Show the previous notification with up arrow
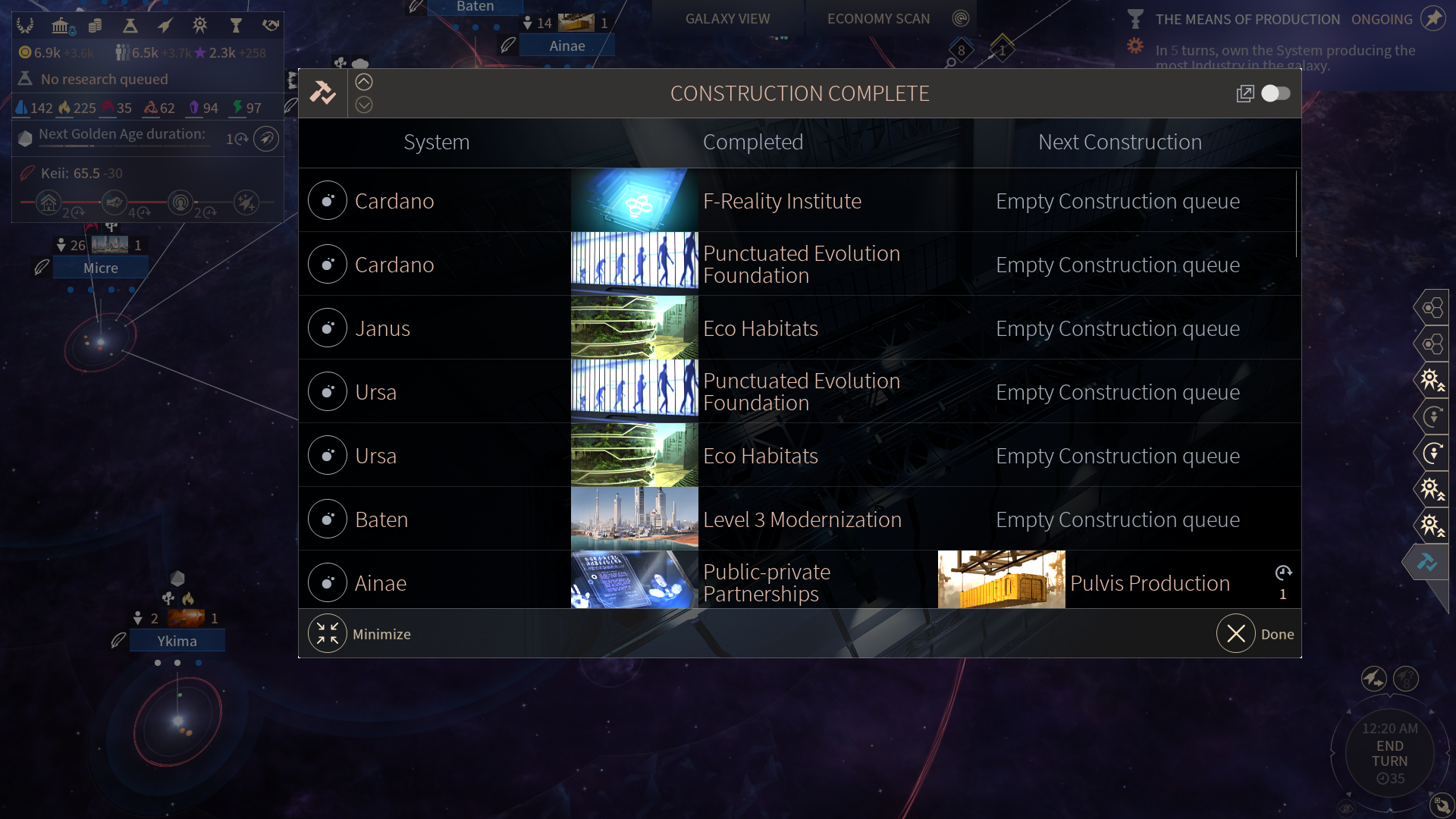This screenshot has width=1456, height=819. click(x=364, y=82)
